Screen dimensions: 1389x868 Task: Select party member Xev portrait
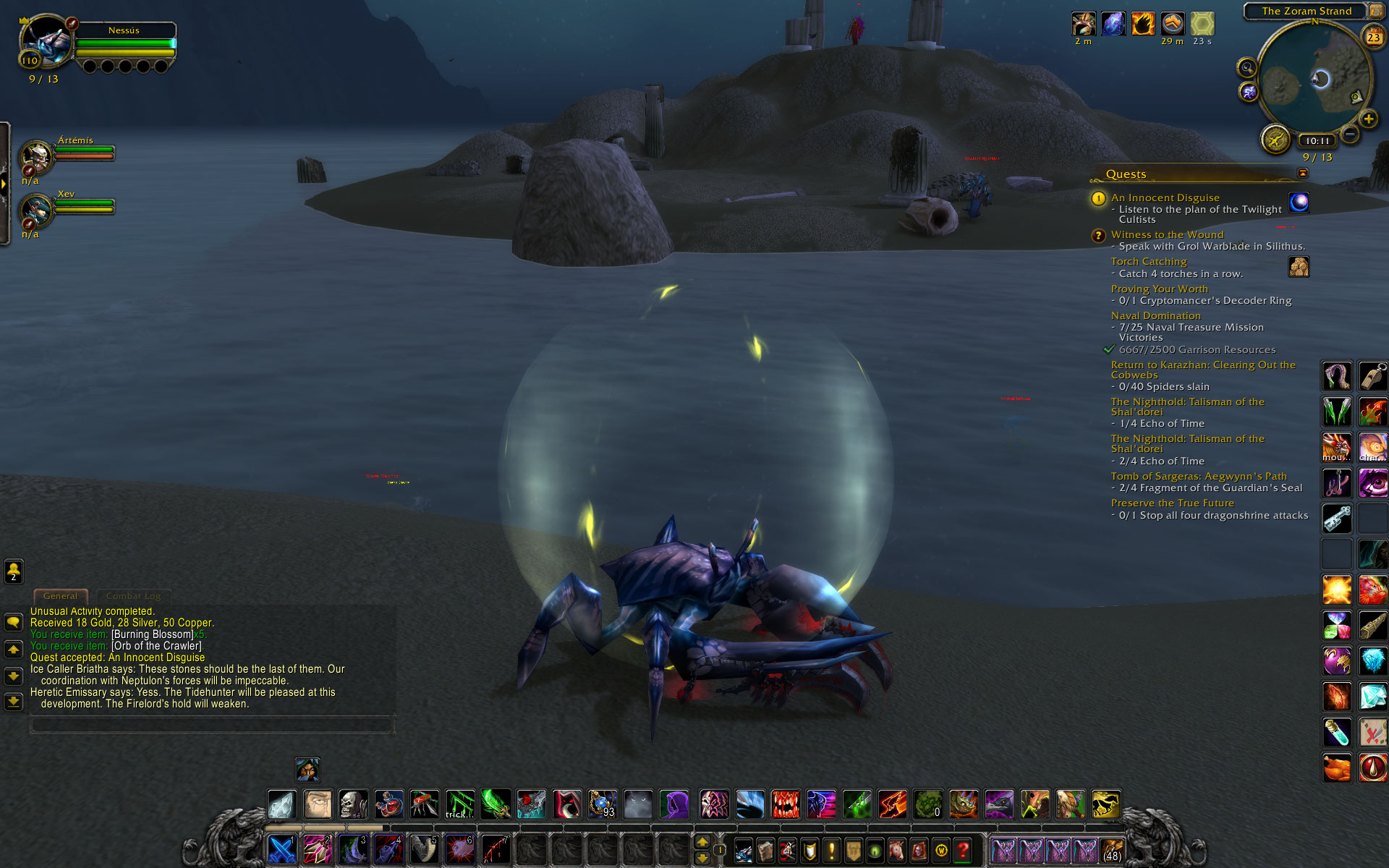[x=35, y=210]
